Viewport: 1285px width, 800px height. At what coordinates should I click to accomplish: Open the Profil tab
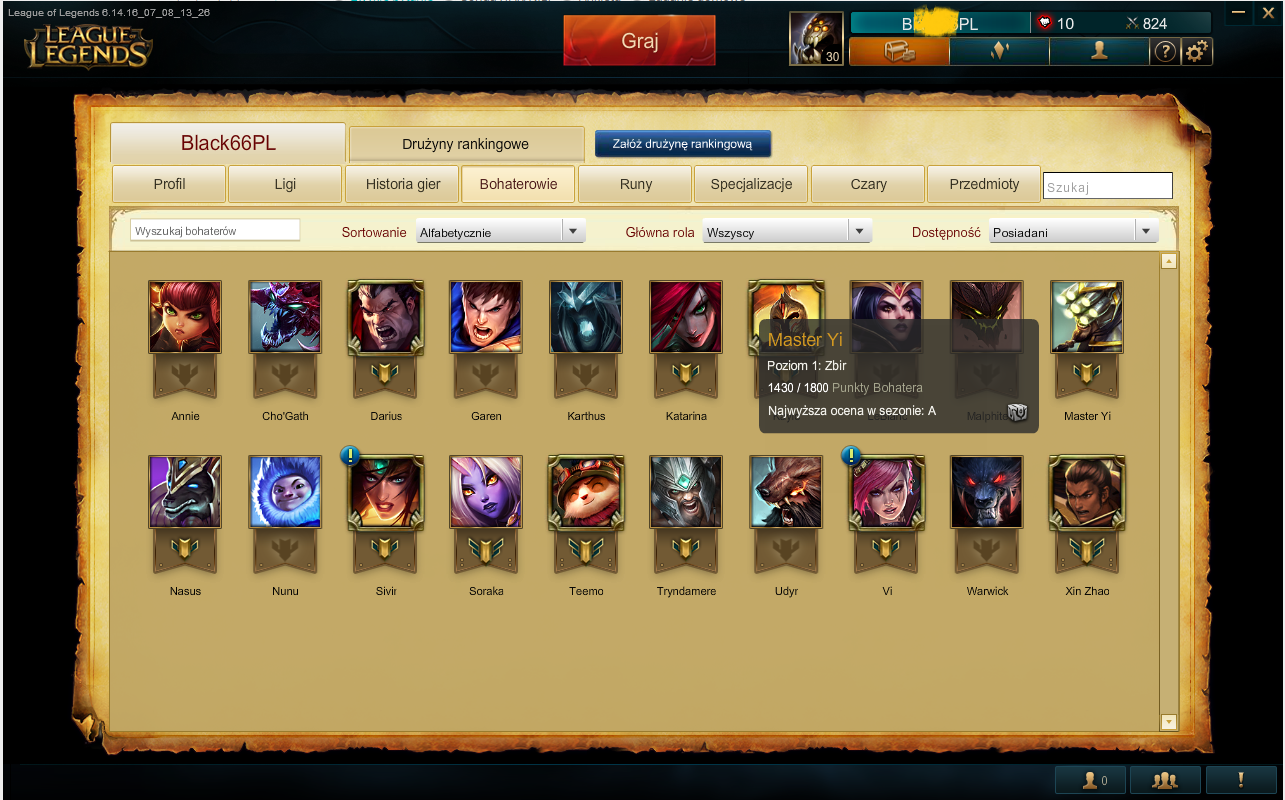[x=169, y=184]
